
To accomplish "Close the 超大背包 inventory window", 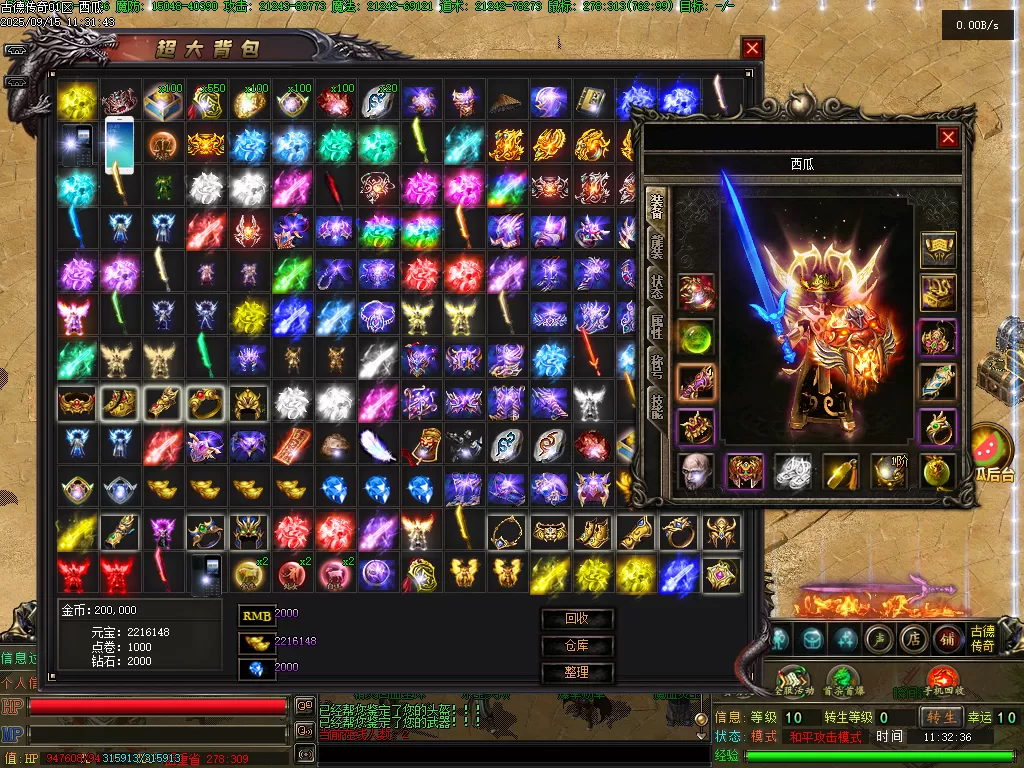I will tap(752, 48).
